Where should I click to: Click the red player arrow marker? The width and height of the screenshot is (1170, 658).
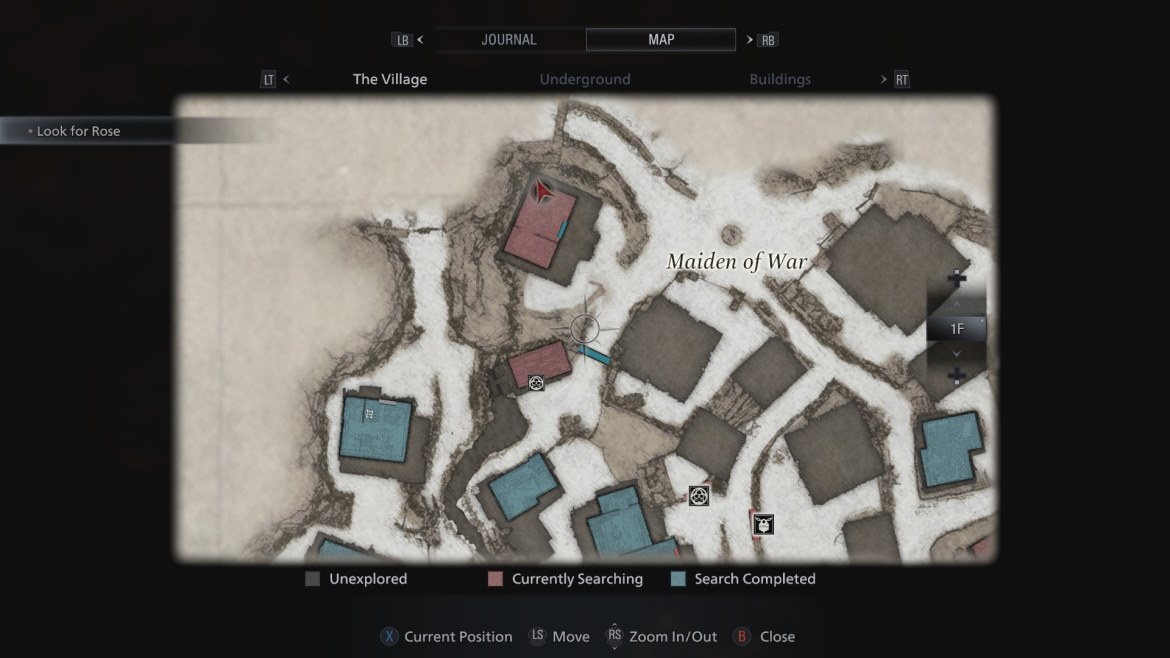pyautogui.click(x=543, y=190)
